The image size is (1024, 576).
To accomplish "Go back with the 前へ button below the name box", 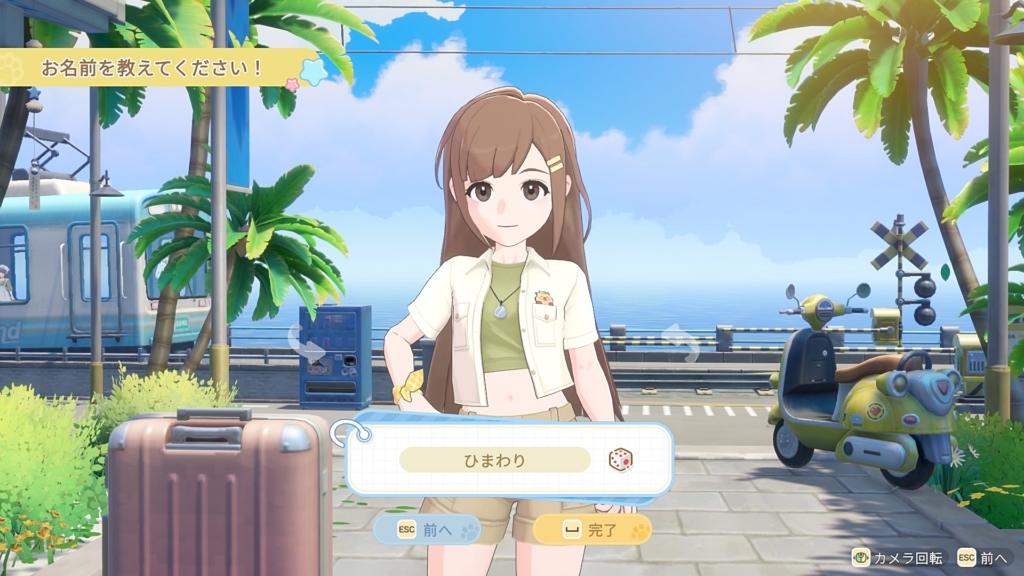I will 427,529.
